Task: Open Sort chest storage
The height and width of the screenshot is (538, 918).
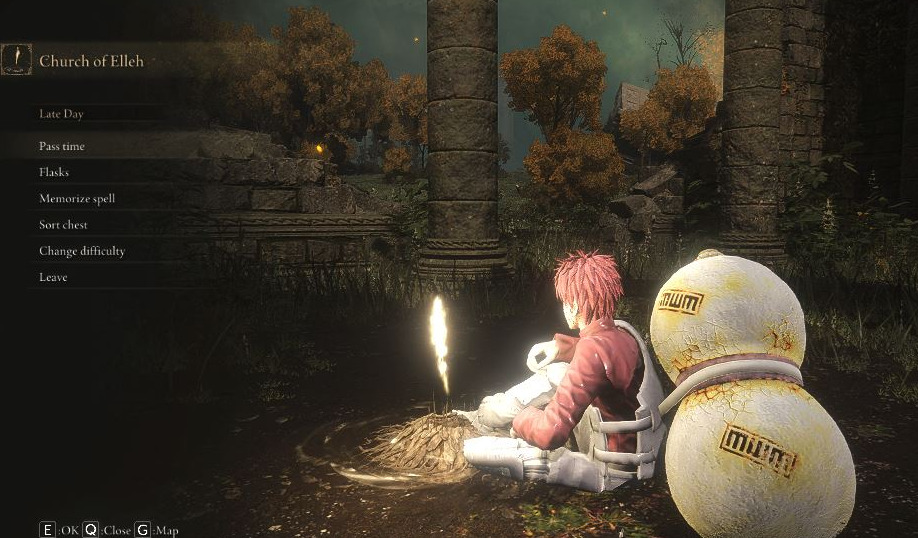Action: pyautogui.click(x=64, y=225)
